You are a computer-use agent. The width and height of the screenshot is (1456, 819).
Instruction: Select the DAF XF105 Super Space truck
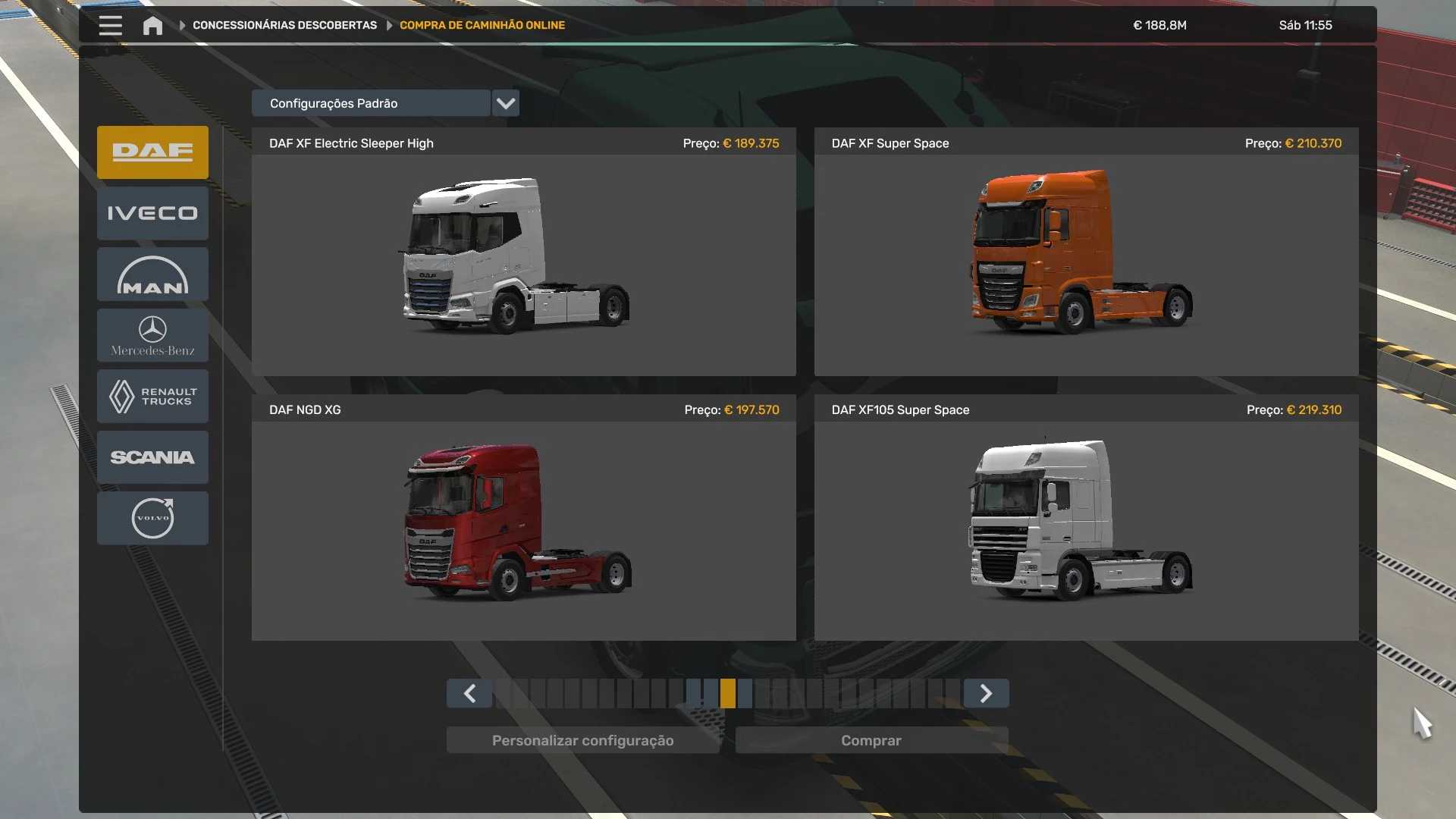pyautogui.click(x=1086, y=525)
